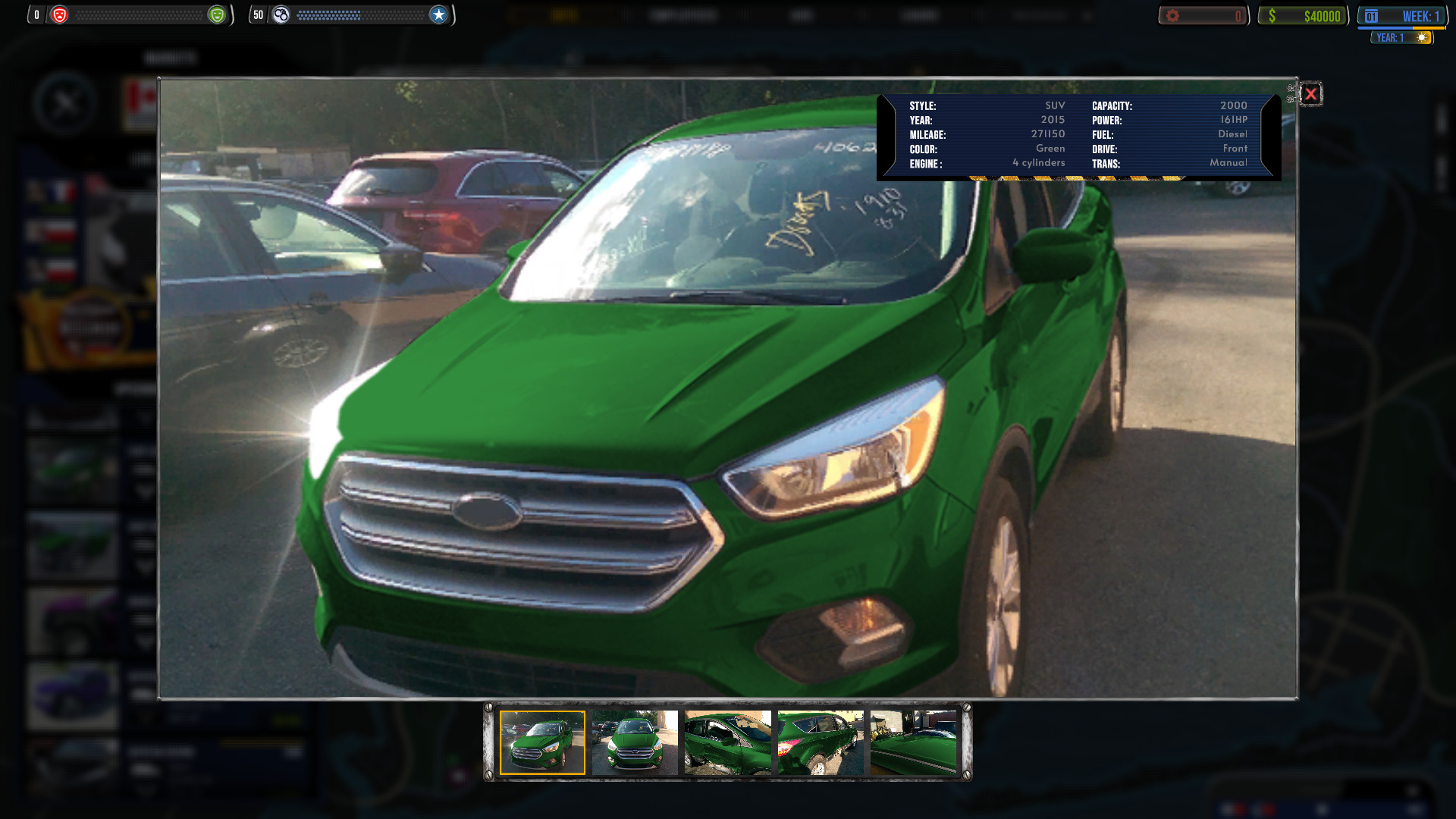Click the green smiley reputation icon

pos(217,14)
